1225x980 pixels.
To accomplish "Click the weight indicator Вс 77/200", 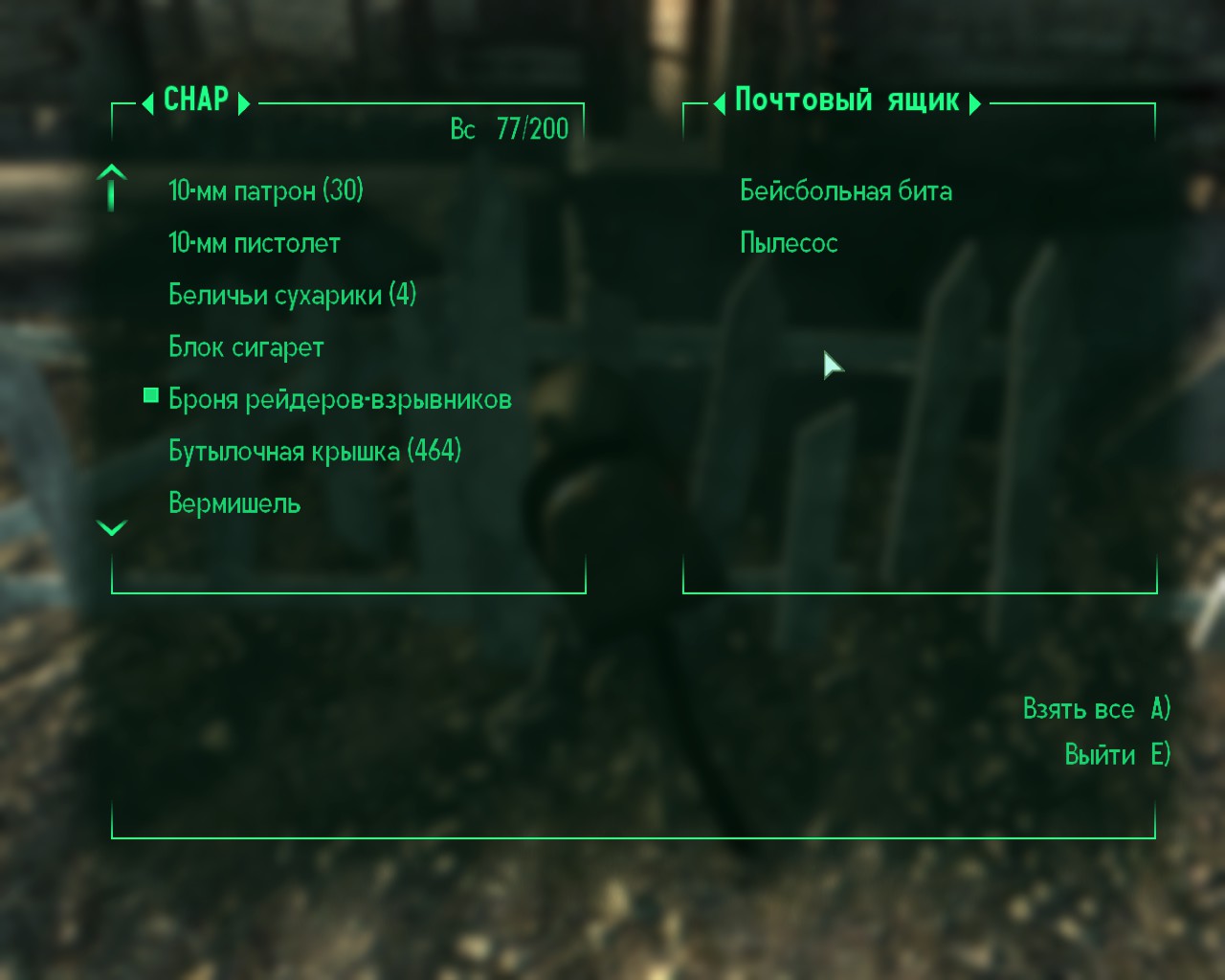I will [509, 127].
